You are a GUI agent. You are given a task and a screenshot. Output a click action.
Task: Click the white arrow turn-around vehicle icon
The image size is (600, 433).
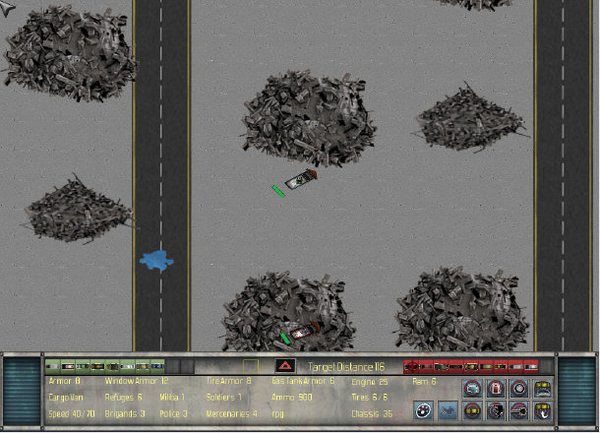(x=543, y=411)
